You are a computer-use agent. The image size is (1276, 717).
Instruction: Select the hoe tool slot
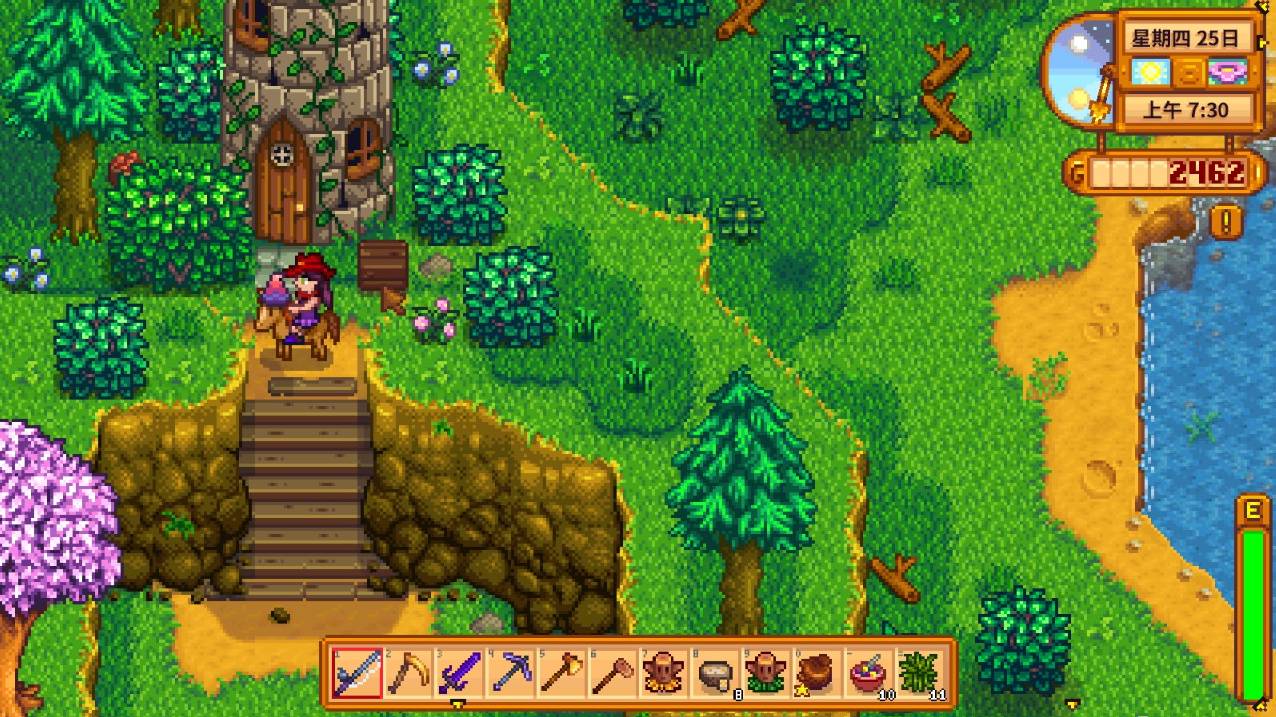(x=612, y=673)
